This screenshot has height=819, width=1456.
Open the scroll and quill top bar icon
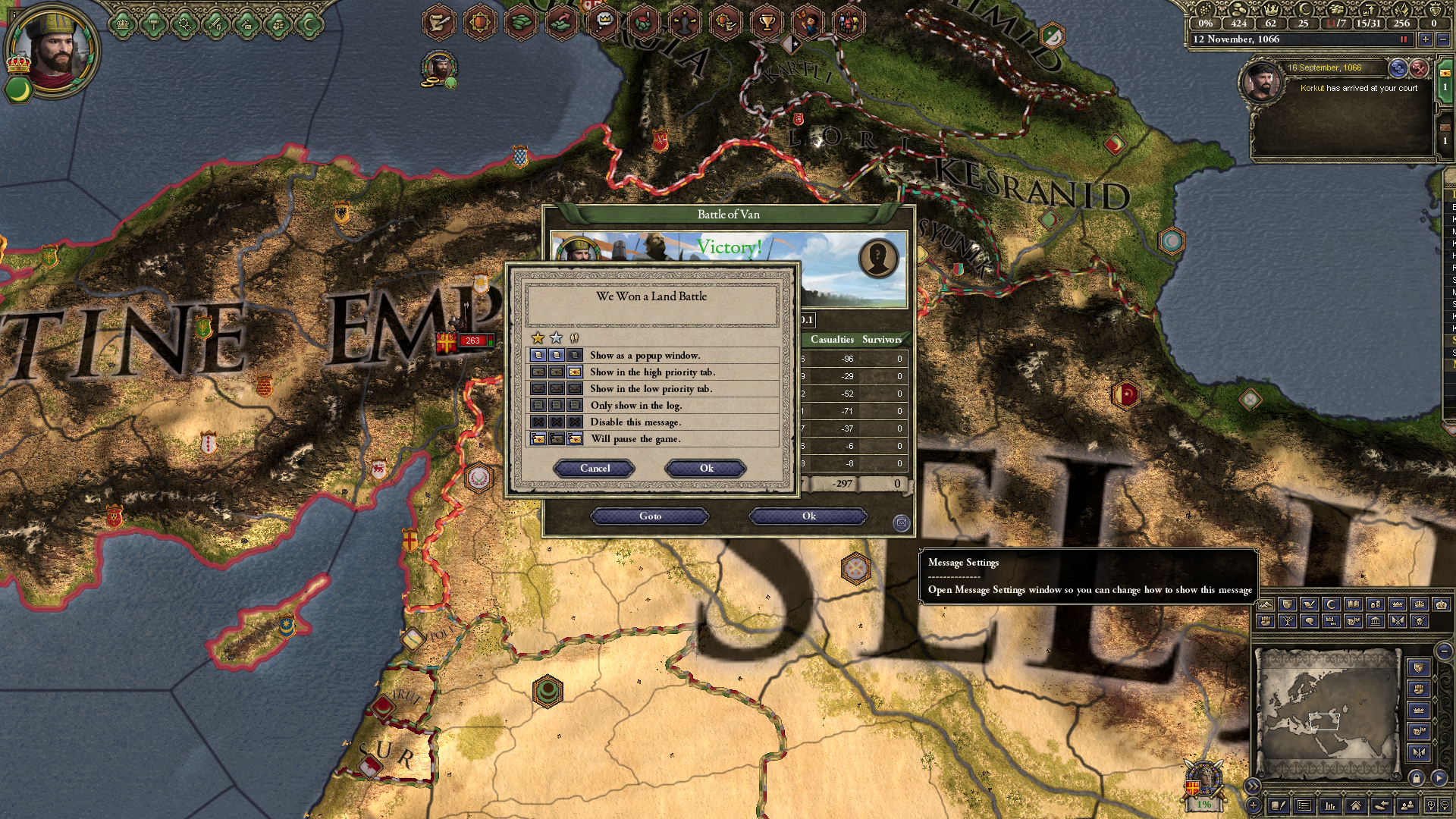tap(438, 22)
